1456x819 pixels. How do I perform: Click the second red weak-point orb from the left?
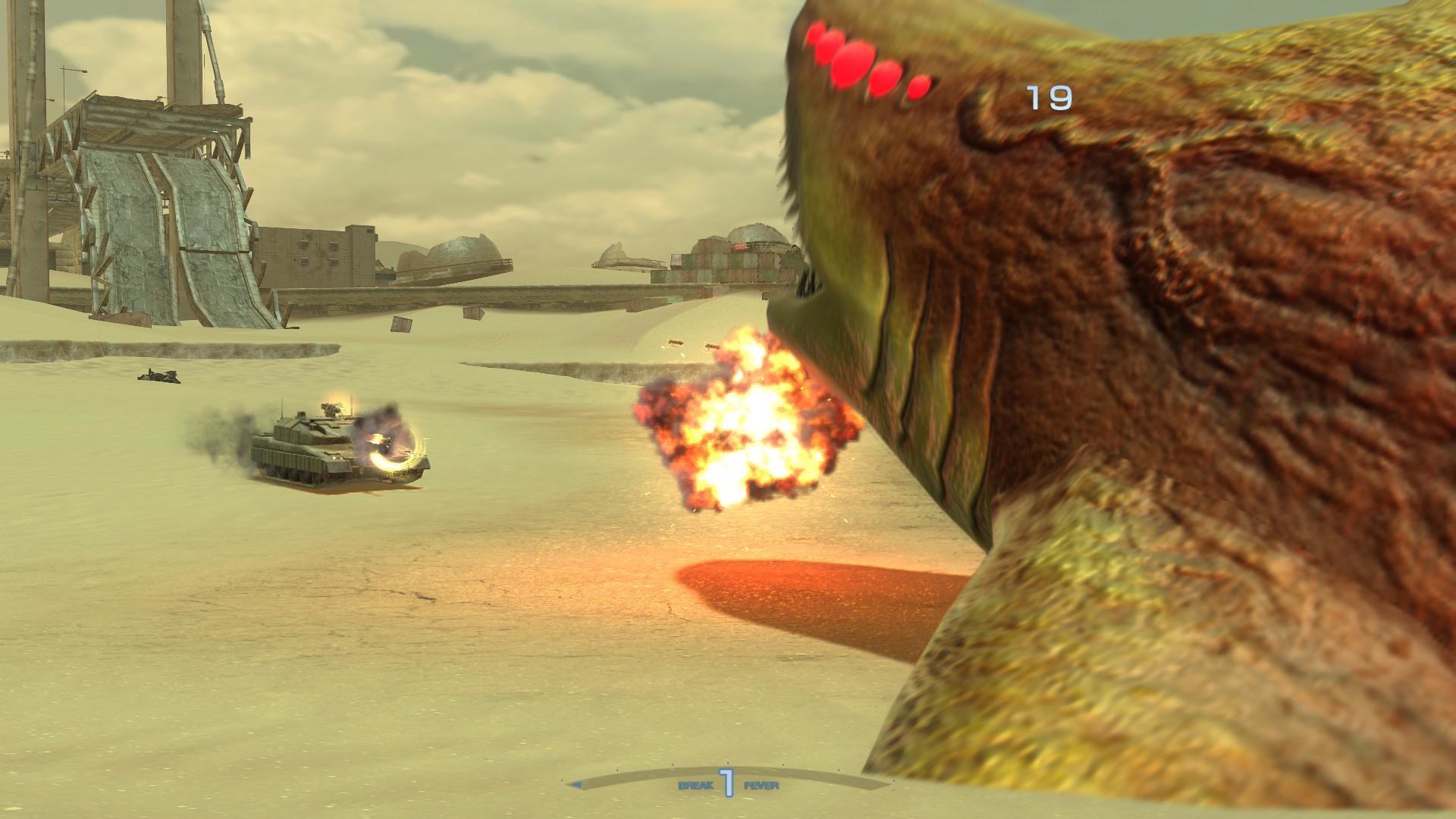click(830, 47)
